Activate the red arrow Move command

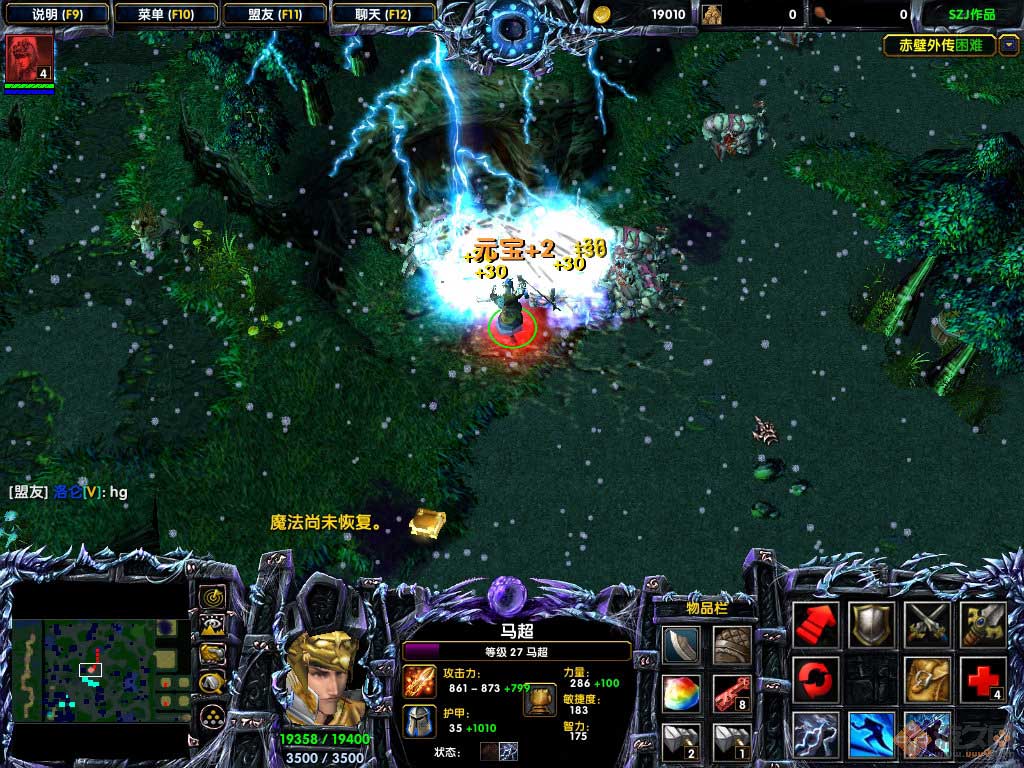(x=816, y=625)
